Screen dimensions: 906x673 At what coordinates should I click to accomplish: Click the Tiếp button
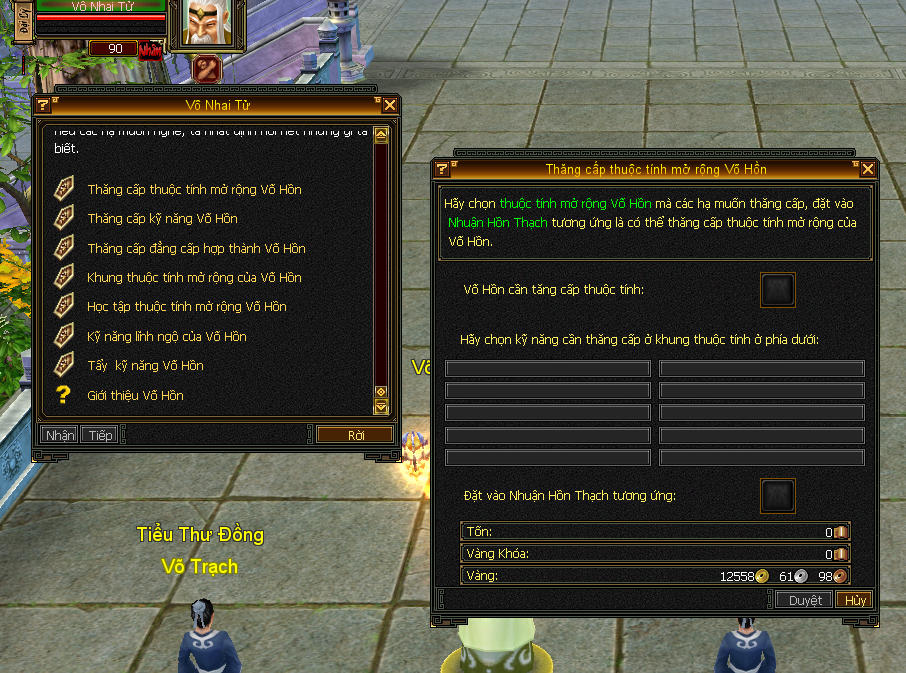coord(100,435)
